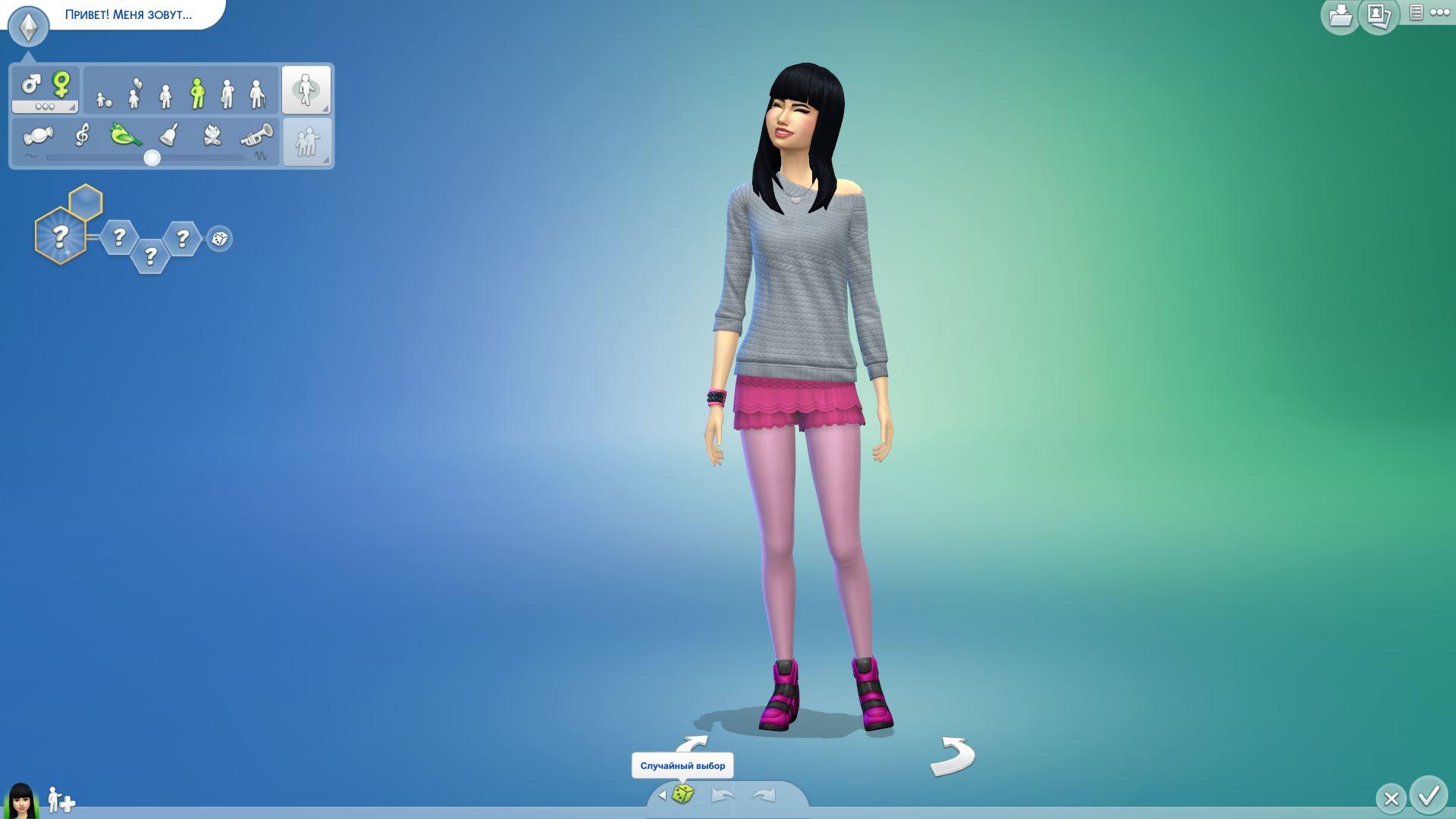
Task: Open the gallery photos button
Action: (1378, 15)
